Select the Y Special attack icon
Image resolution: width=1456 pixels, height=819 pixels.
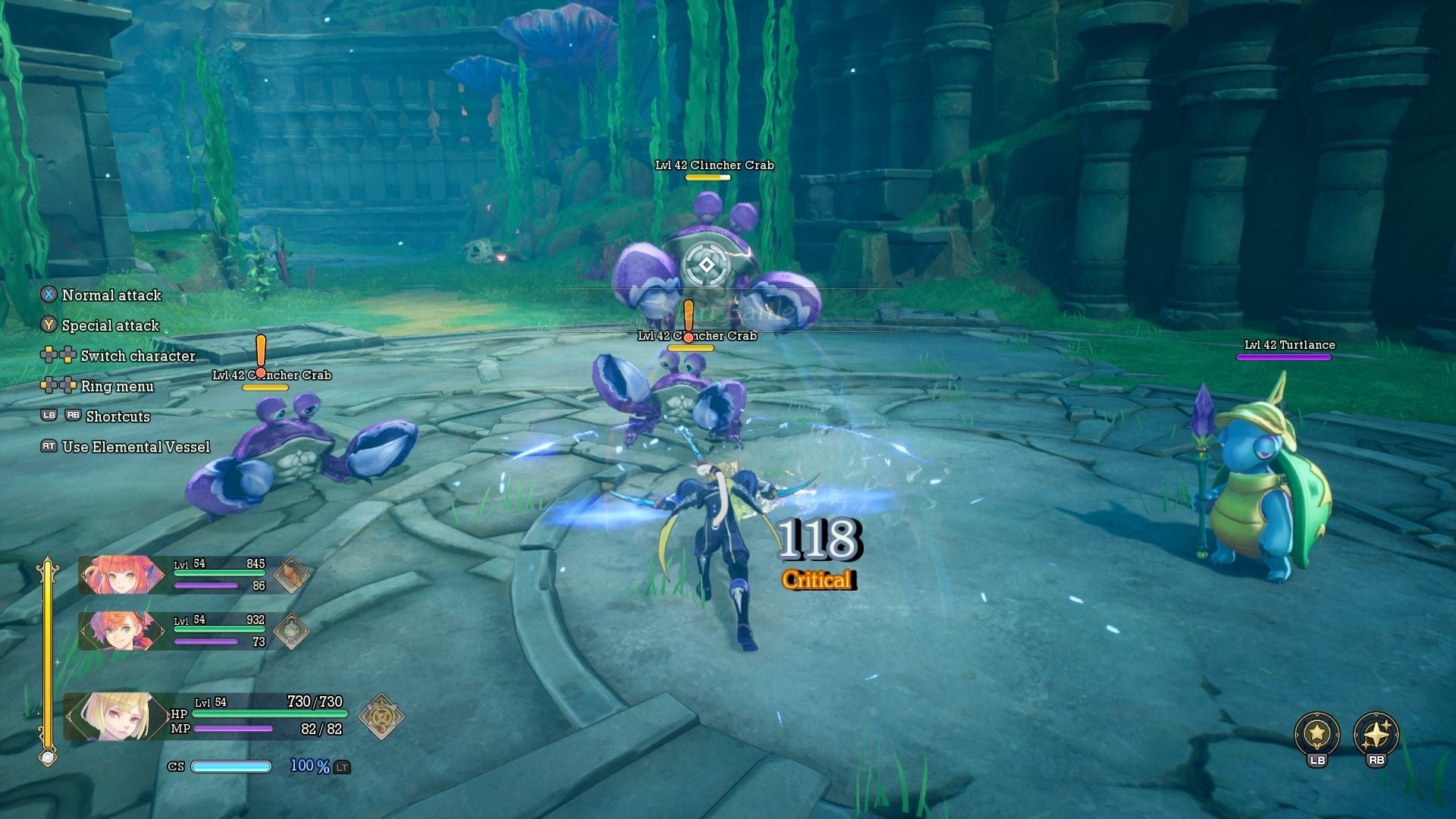pos(49,325)
